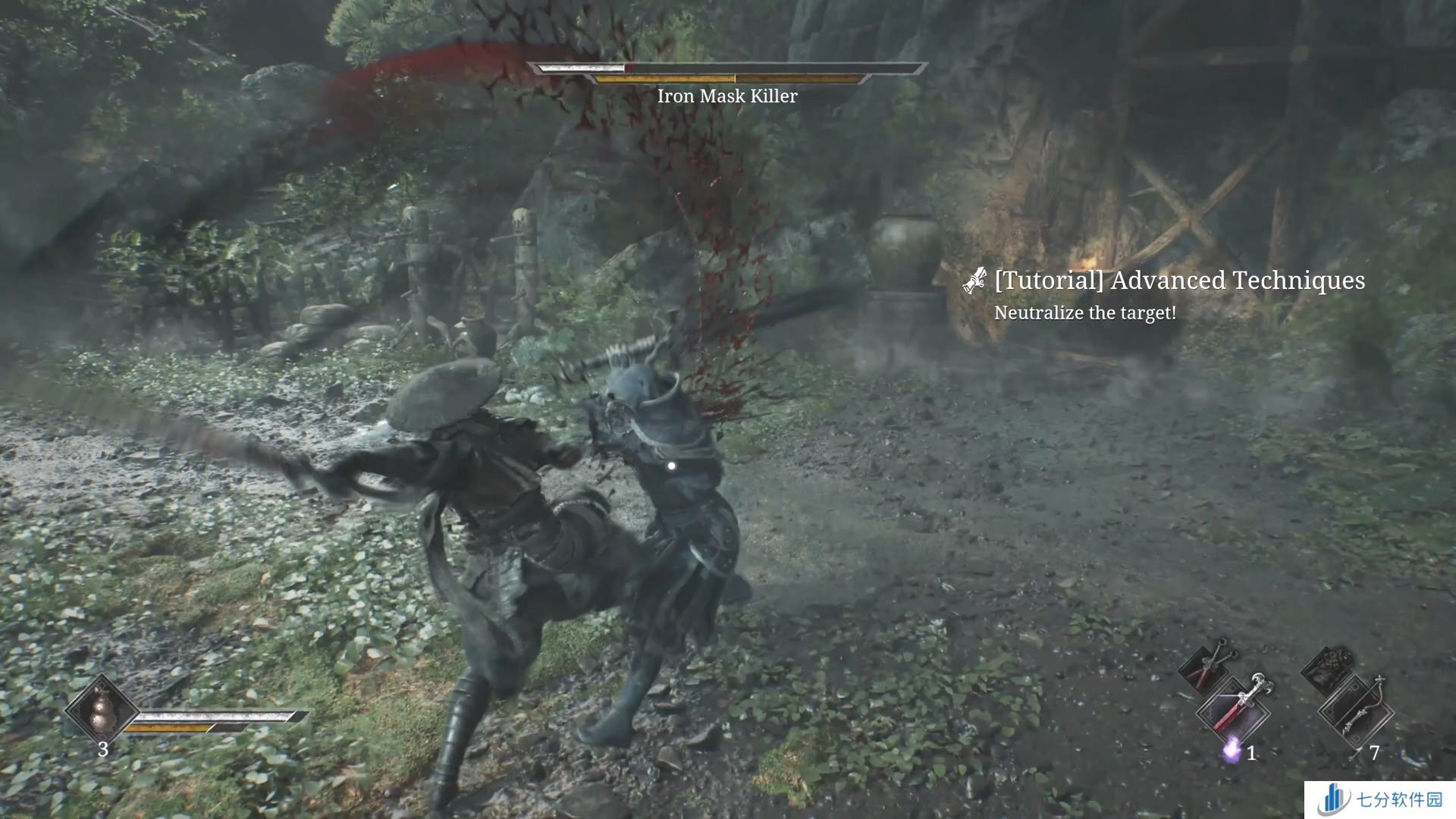
Task: Select the bow ranged weapon slot
Action: 1356,711
